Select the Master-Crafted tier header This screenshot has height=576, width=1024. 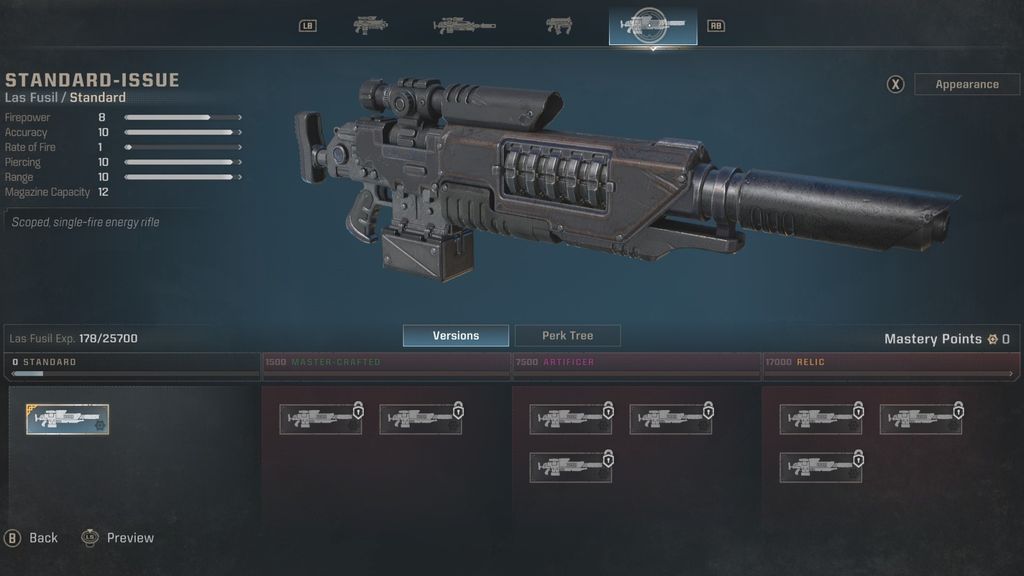pyautogui.click(x=385, y=362)
